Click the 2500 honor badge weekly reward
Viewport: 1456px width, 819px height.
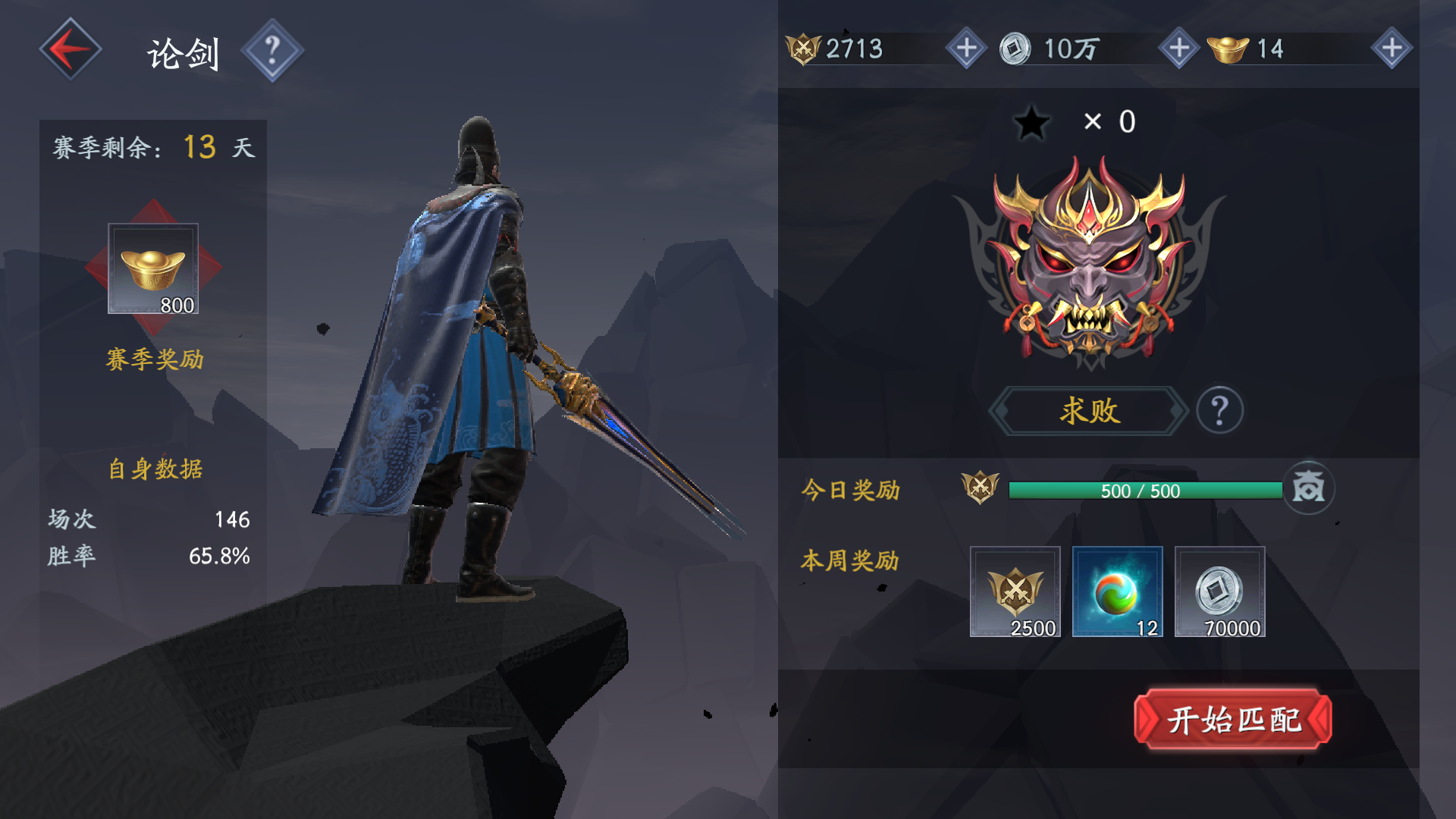point(1015,591)
